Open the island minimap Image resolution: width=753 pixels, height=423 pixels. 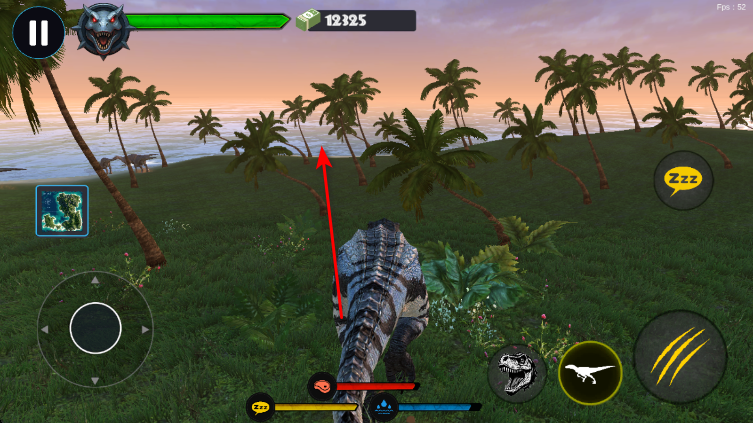tap(62, 210)
